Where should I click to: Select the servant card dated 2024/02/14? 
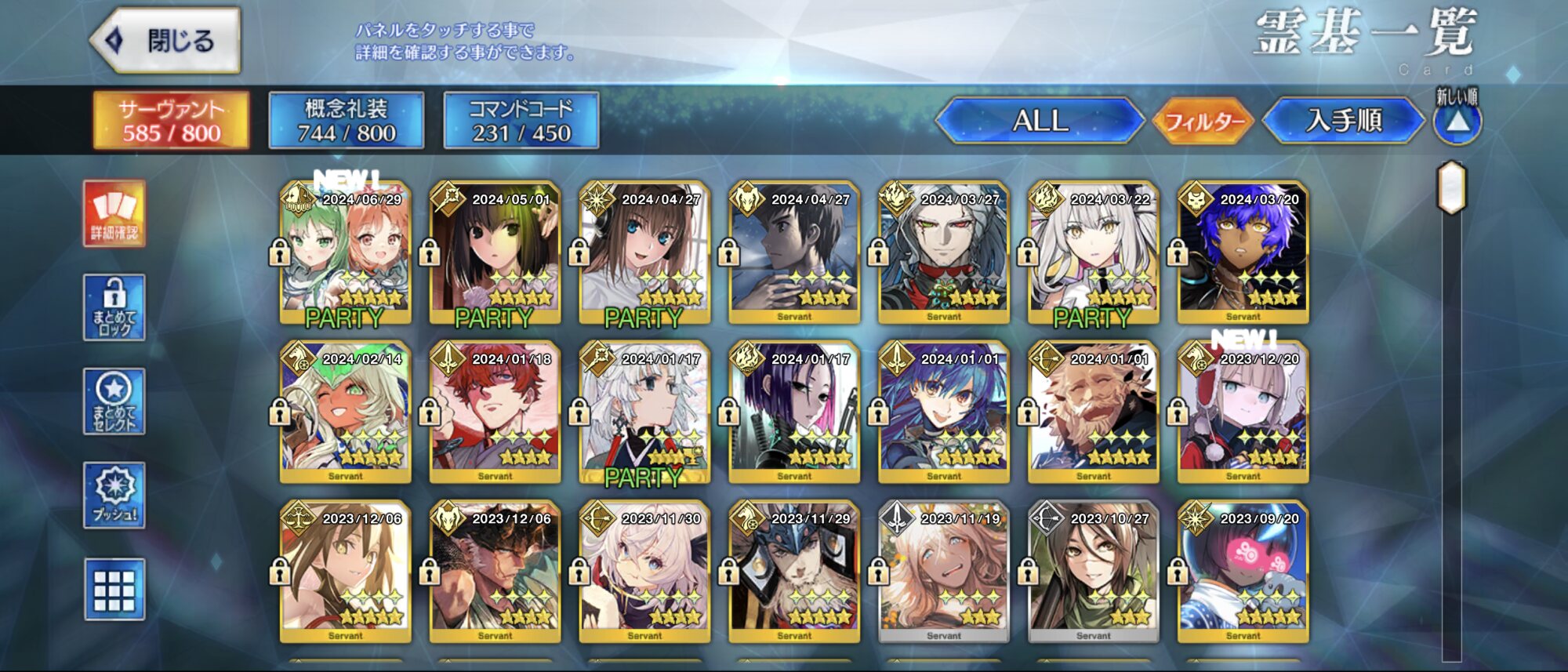coord(345,412)
